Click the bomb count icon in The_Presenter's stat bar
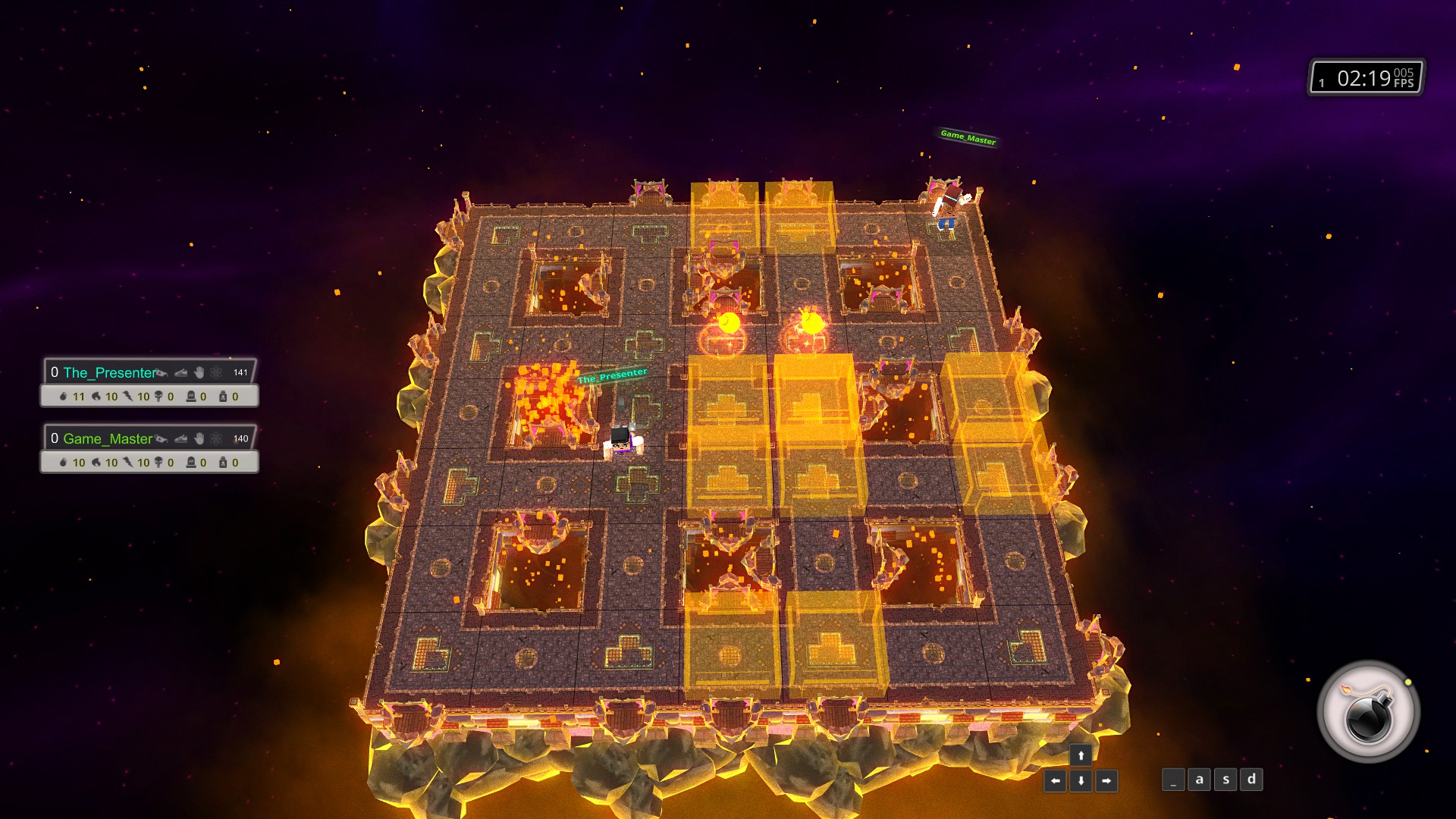Image resolution: width=1456 pixels, height=819 pixels. tap(64, 397)
